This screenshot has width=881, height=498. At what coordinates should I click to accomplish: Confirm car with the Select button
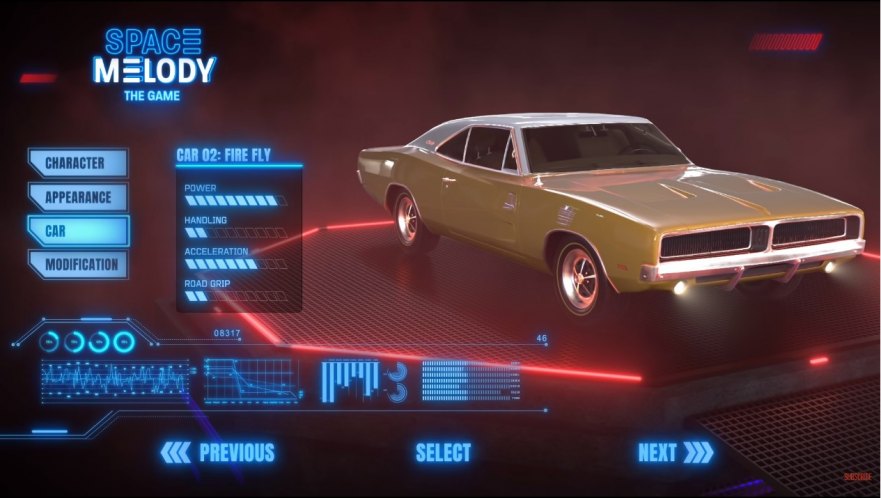point(443,452)
